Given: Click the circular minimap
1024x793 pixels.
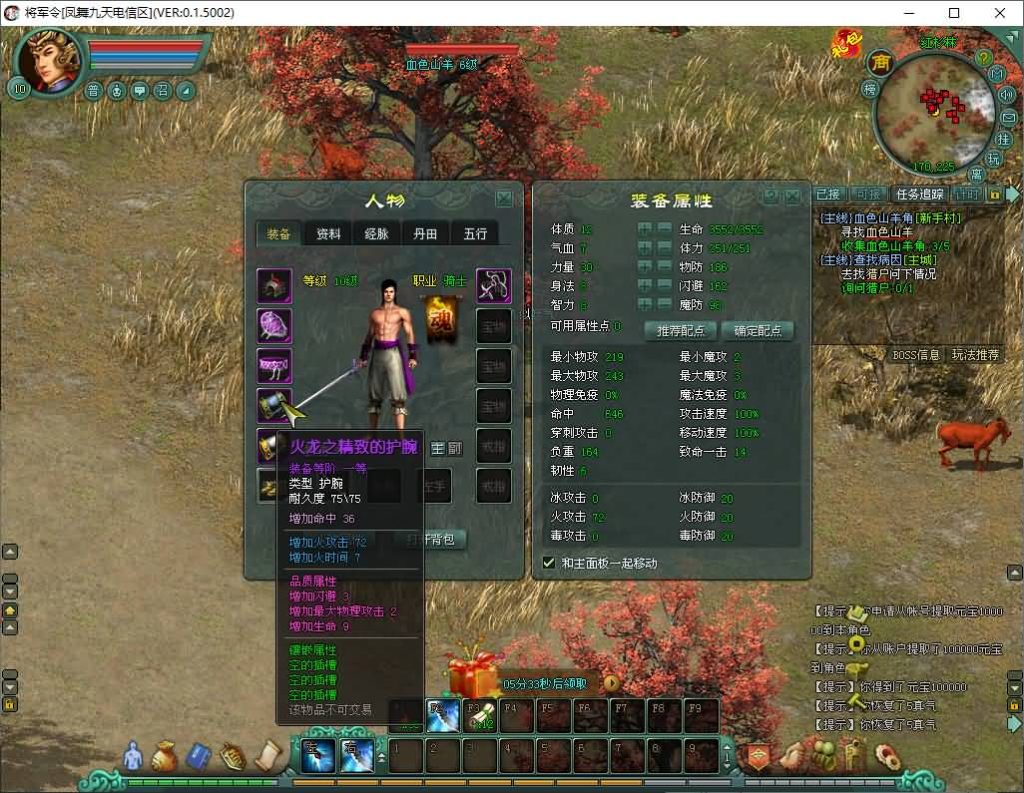Looking at the screenshot, I should (933, 113).
